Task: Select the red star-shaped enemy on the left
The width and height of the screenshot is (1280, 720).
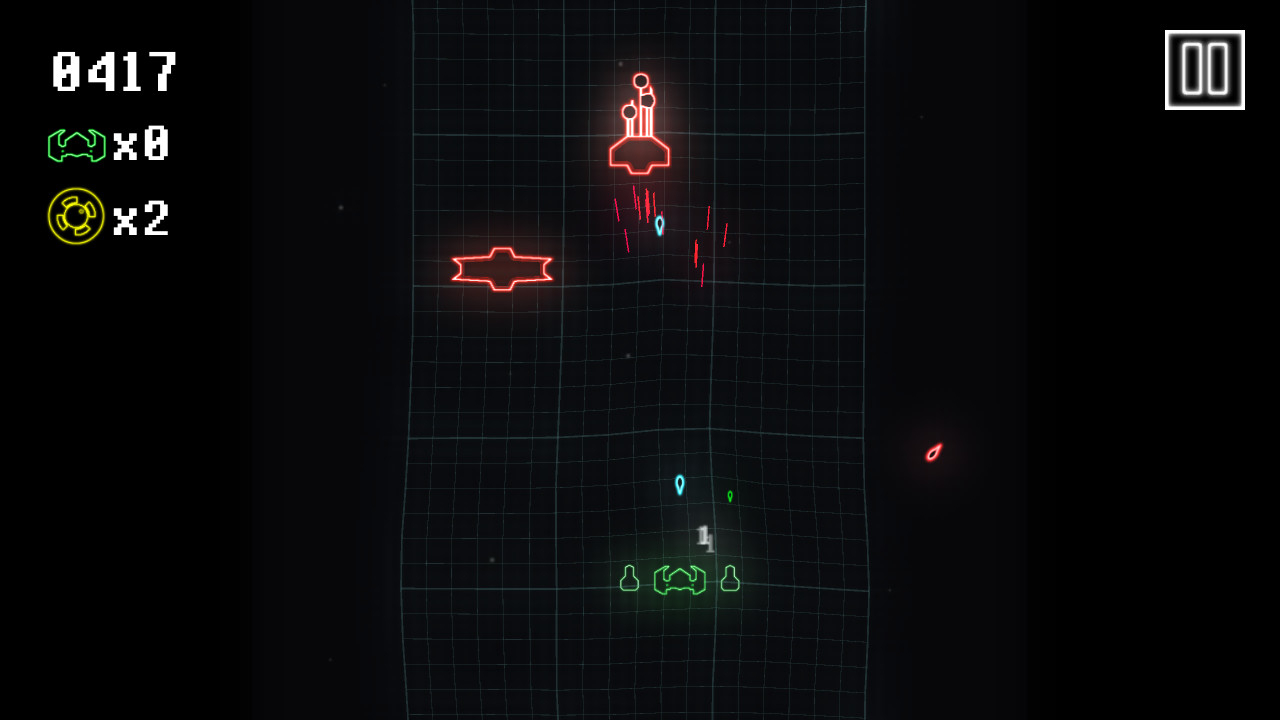Action: pos(503,267)
